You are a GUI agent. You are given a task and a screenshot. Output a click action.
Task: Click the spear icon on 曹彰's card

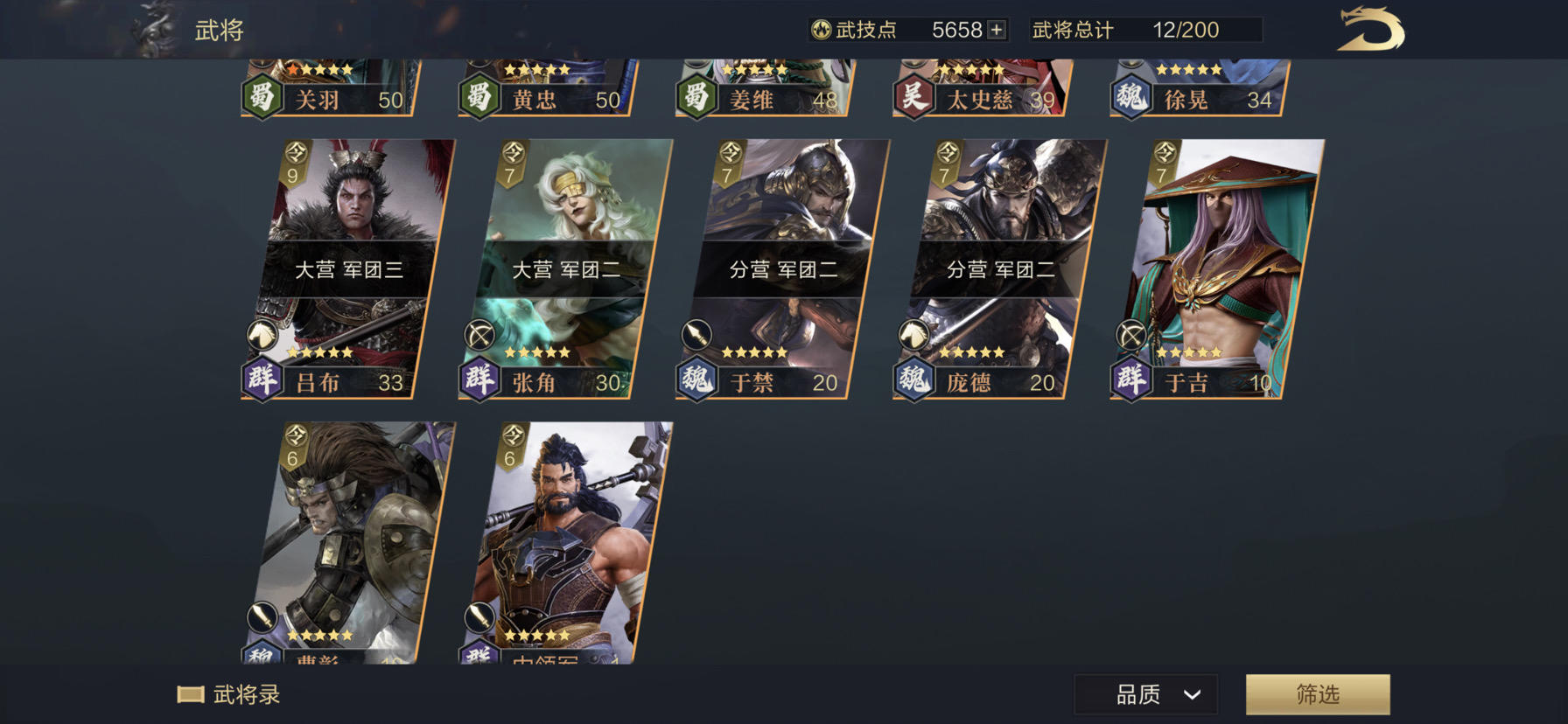(264, 616)
